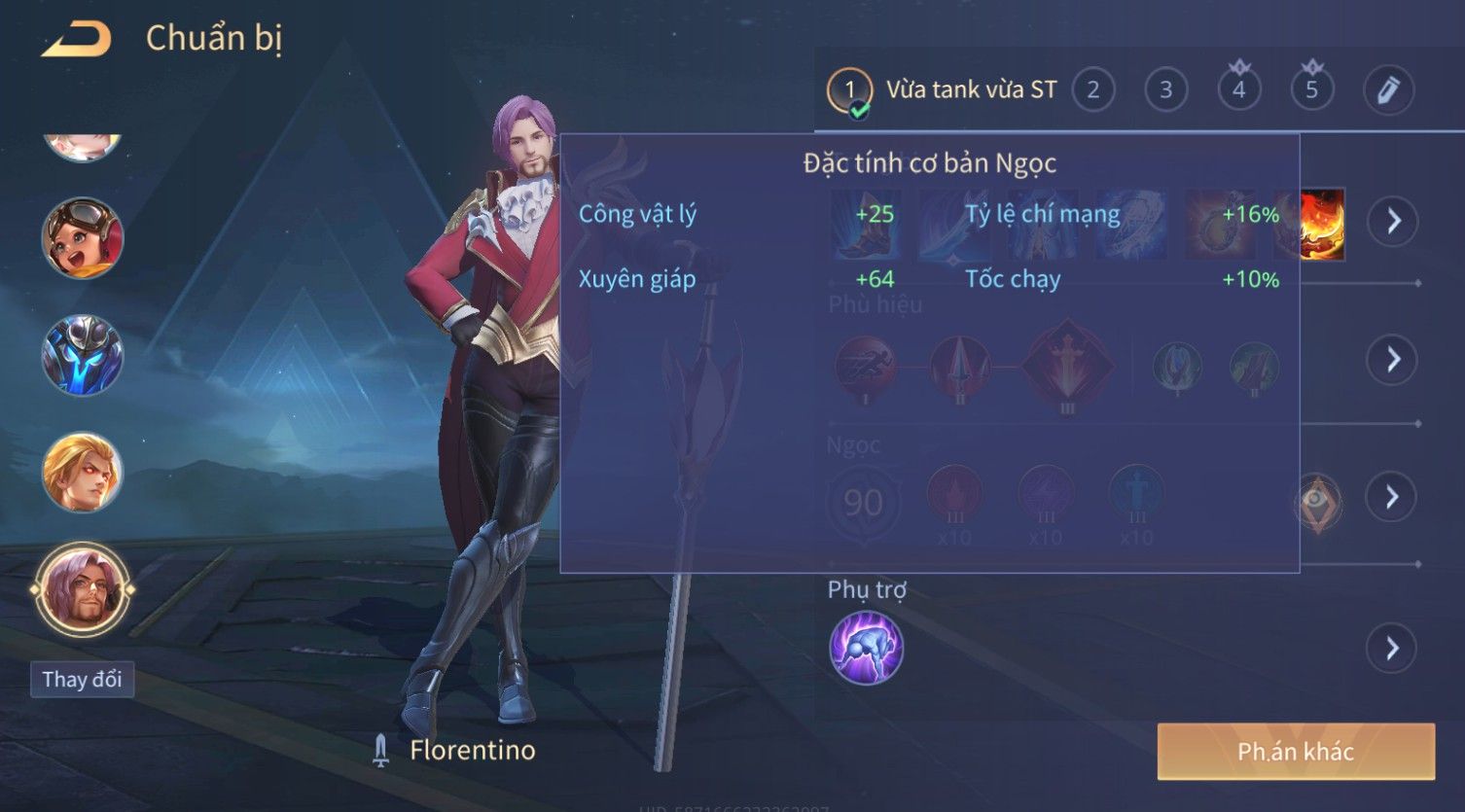Switch to build preset 2
Screen dimensions: 1465x812
[1092, 90]
